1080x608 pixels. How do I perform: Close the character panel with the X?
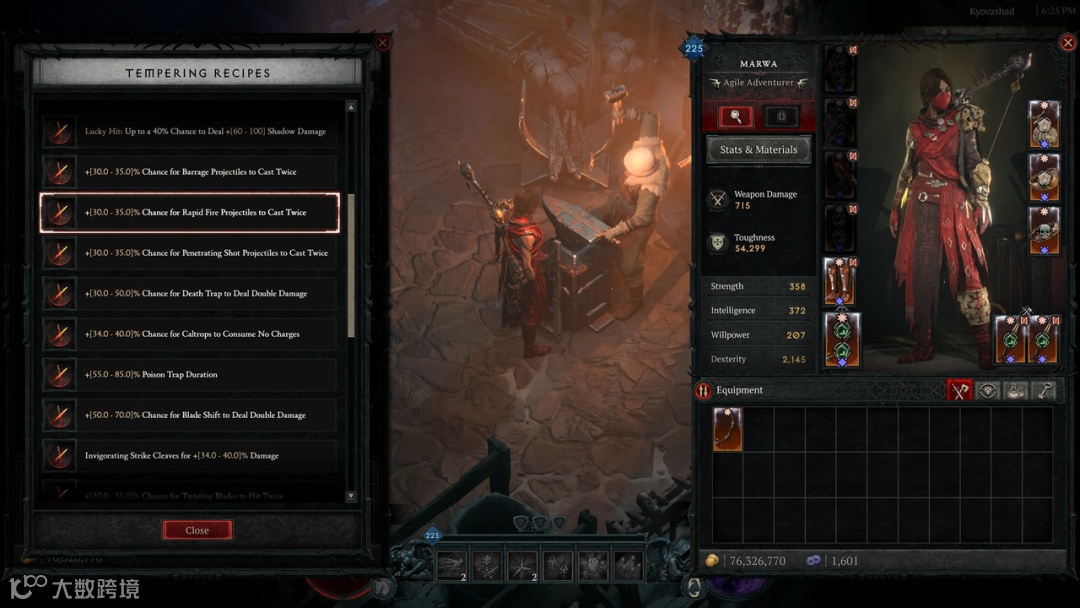pos(1066,43)
